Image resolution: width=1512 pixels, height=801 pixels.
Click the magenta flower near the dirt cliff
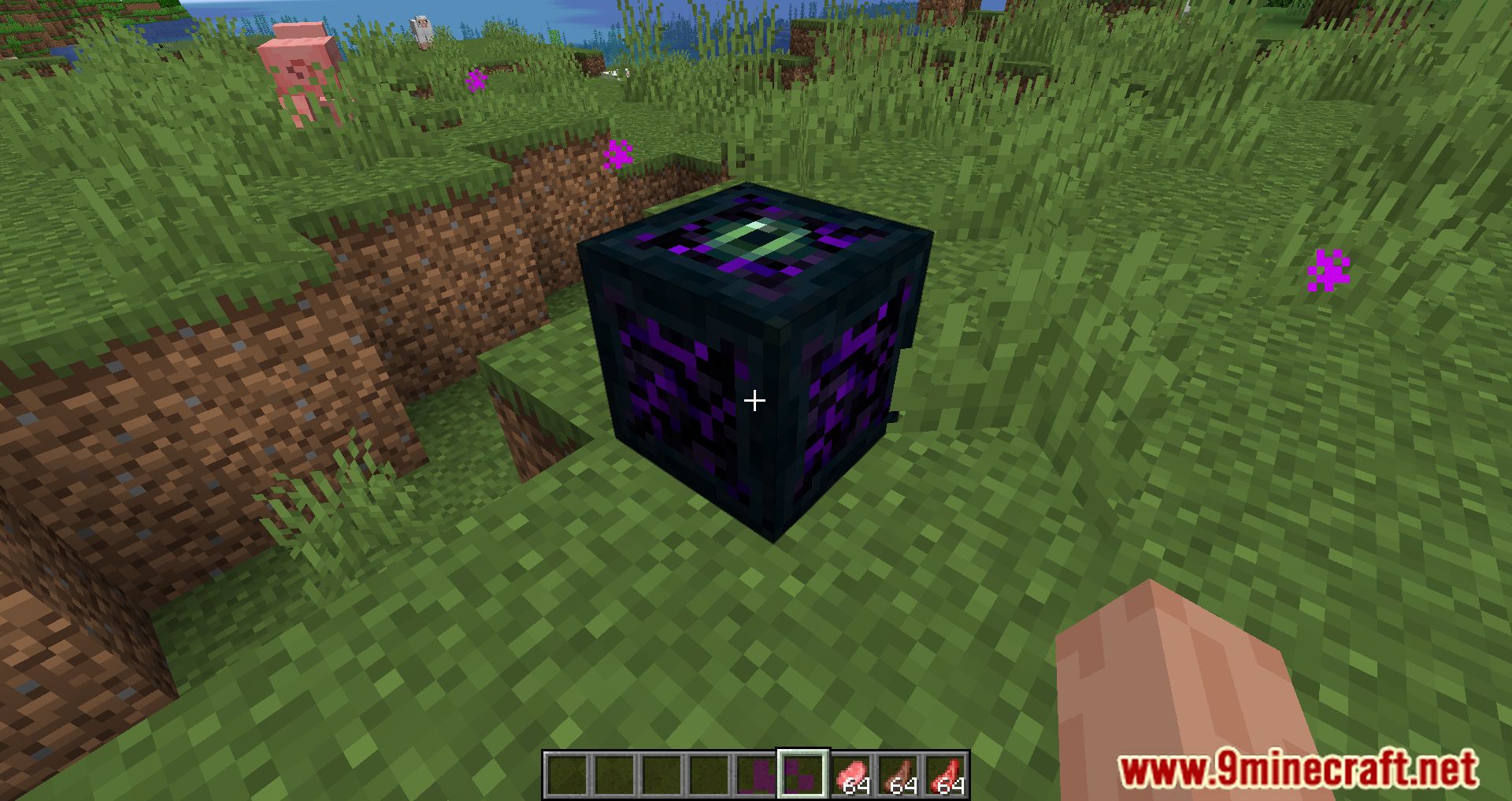[617, 154]
